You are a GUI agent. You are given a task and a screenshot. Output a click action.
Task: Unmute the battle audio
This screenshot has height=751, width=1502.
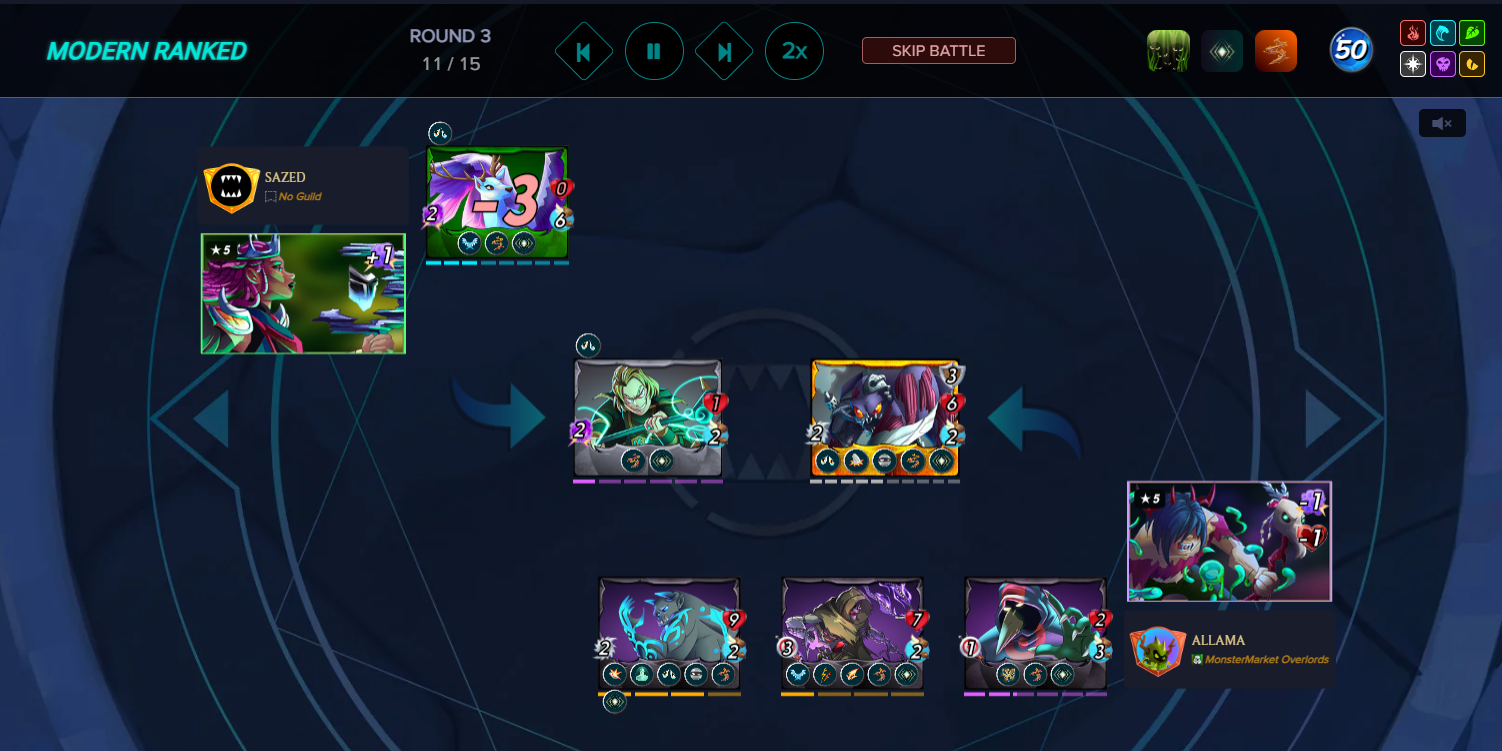pos(1442,122)
